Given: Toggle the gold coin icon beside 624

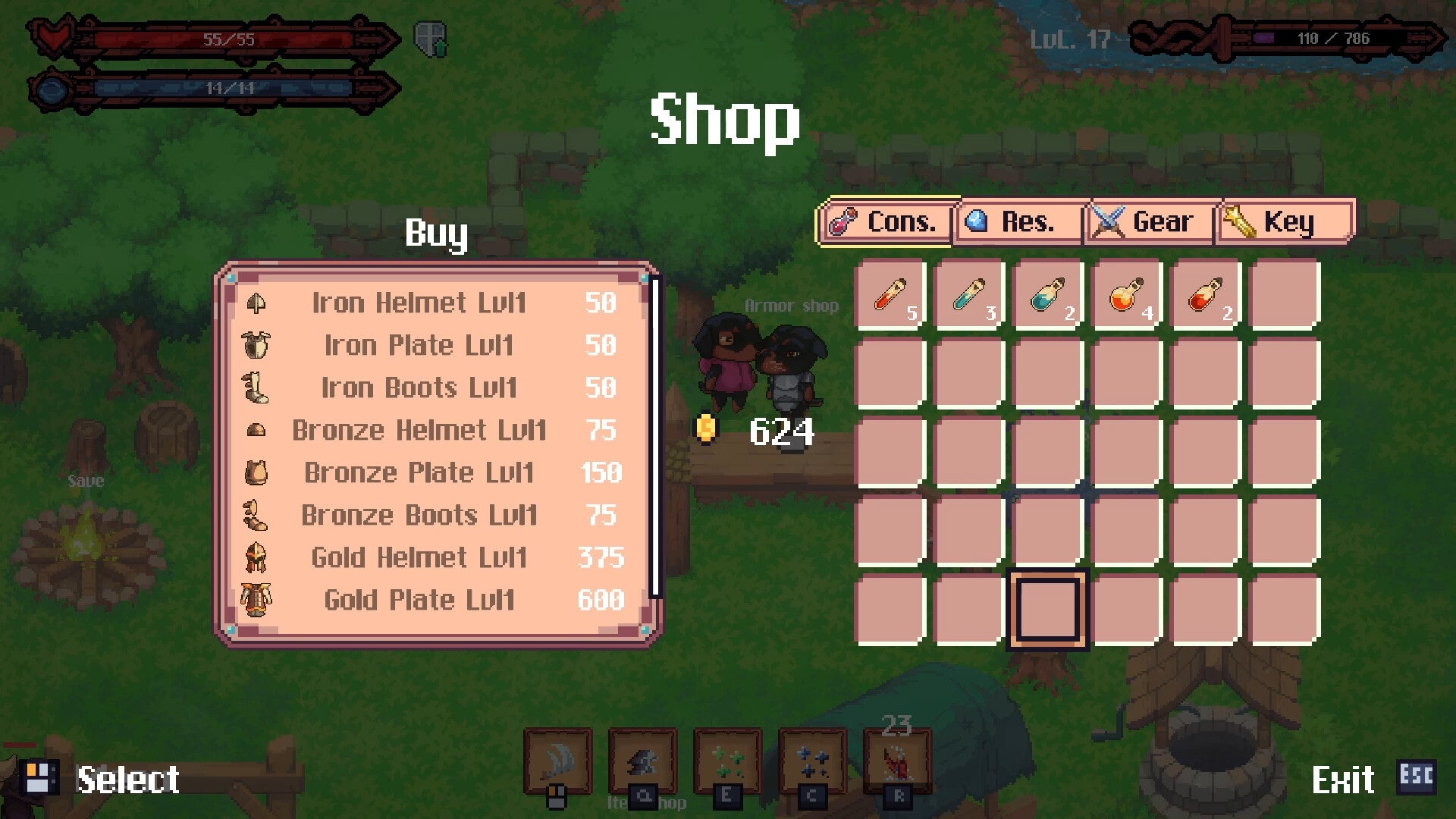Looking at the screenshot, I should pos(708,428).
